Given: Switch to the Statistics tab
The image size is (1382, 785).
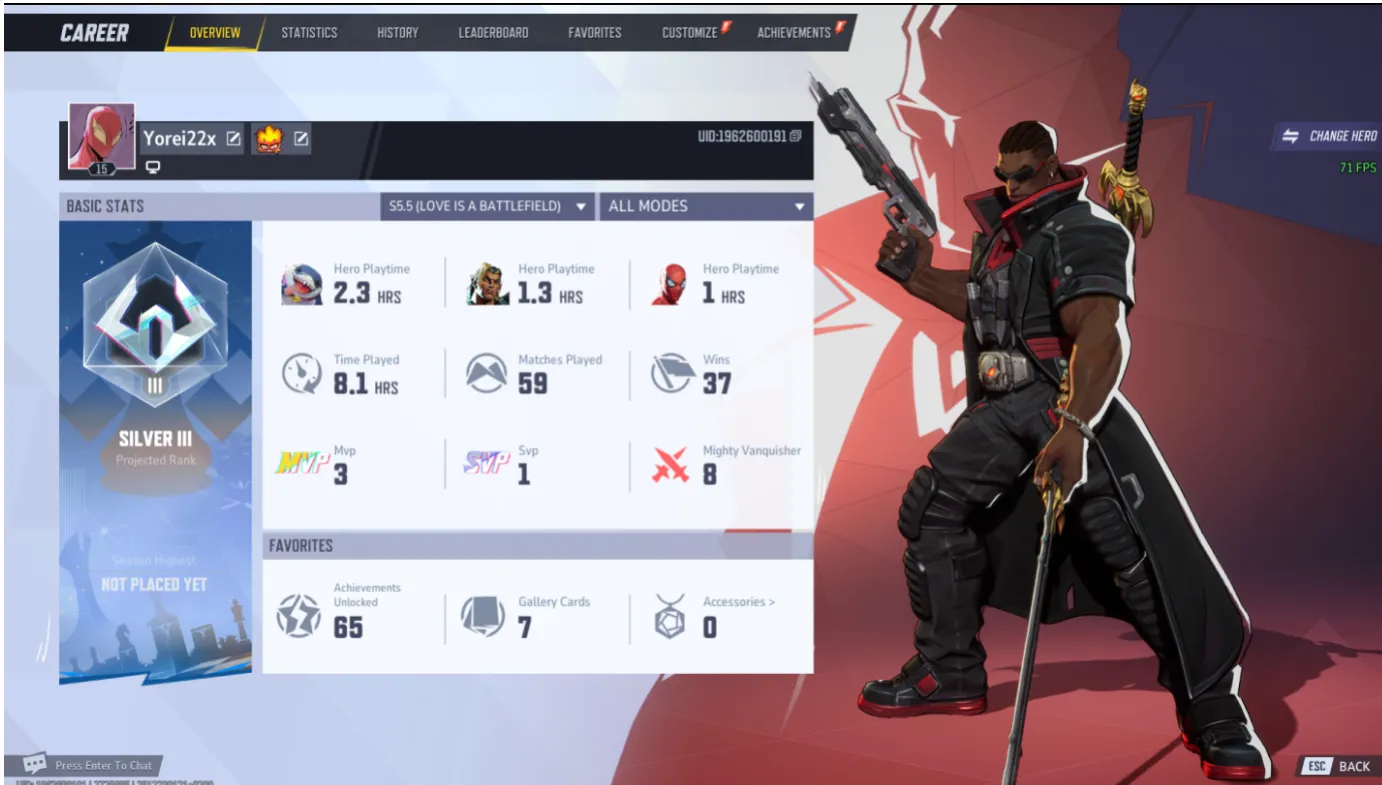Looking at the screenshot, I should 309,32.
